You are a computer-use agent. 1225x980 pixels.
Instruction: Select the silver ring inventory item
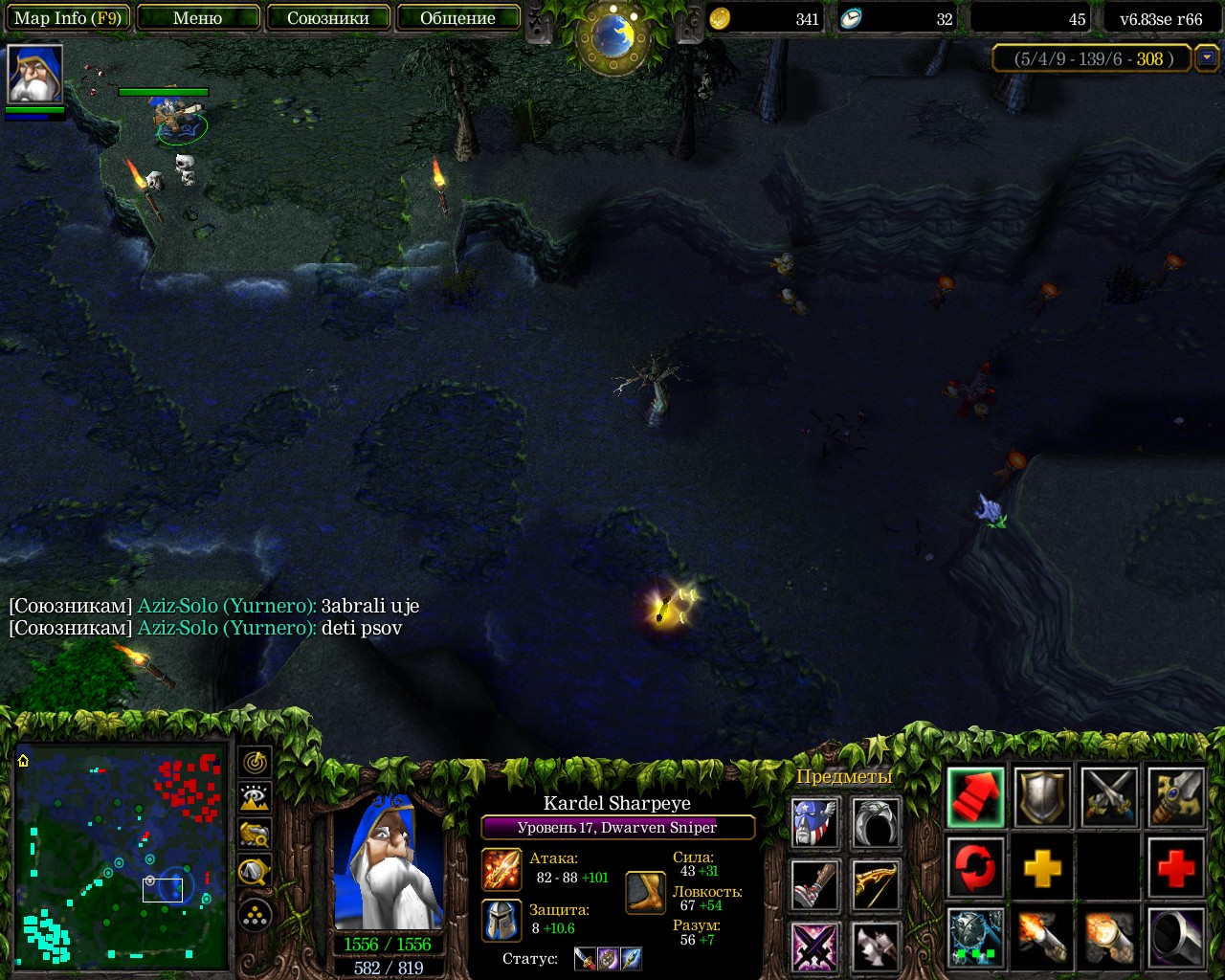pos(876,823)
